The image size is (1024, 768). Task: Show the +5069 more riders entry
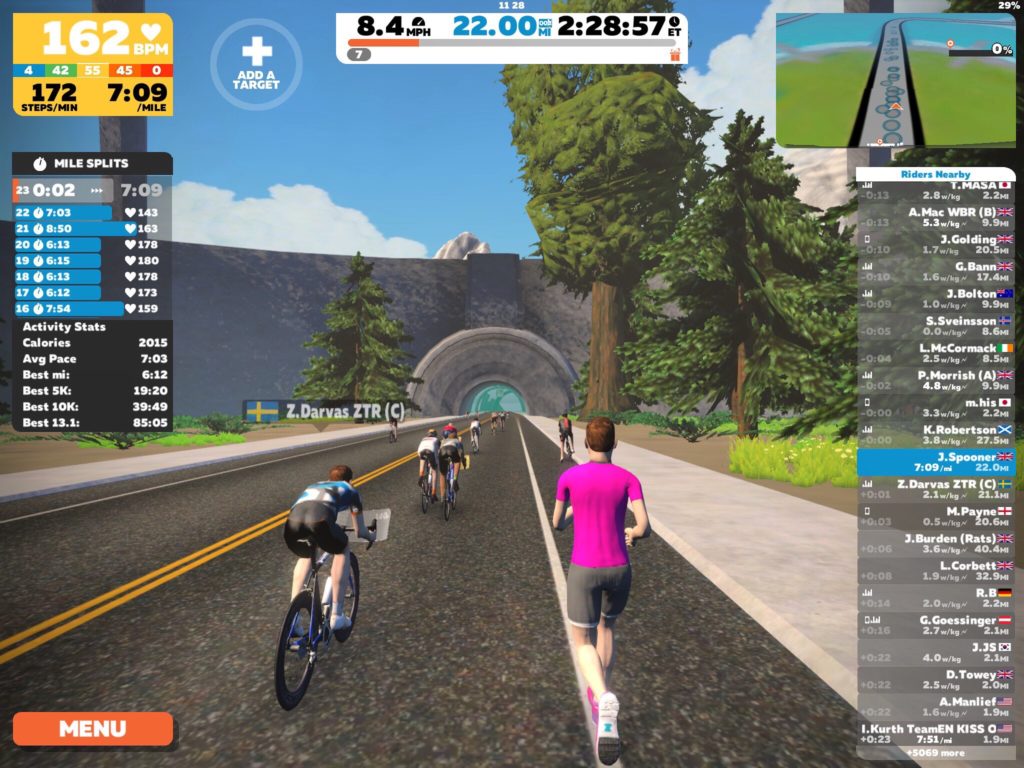pos(936,753)
